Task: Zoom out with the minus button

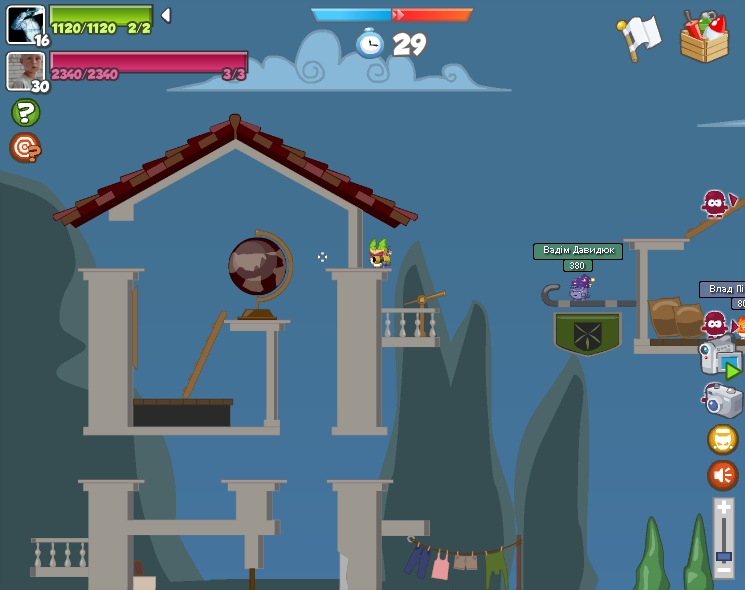Action: click(723, 571)
